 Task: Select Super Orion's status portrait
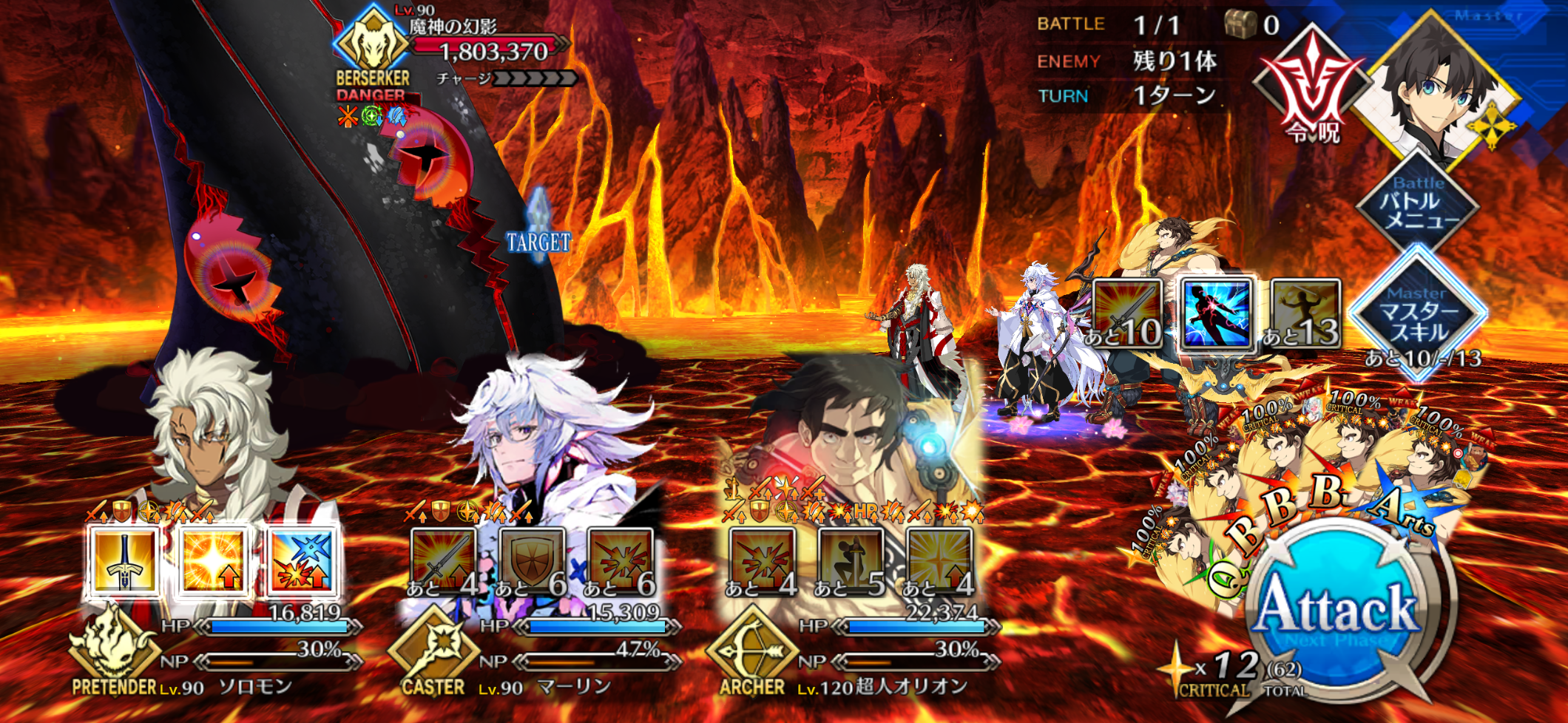pos(851,436)
